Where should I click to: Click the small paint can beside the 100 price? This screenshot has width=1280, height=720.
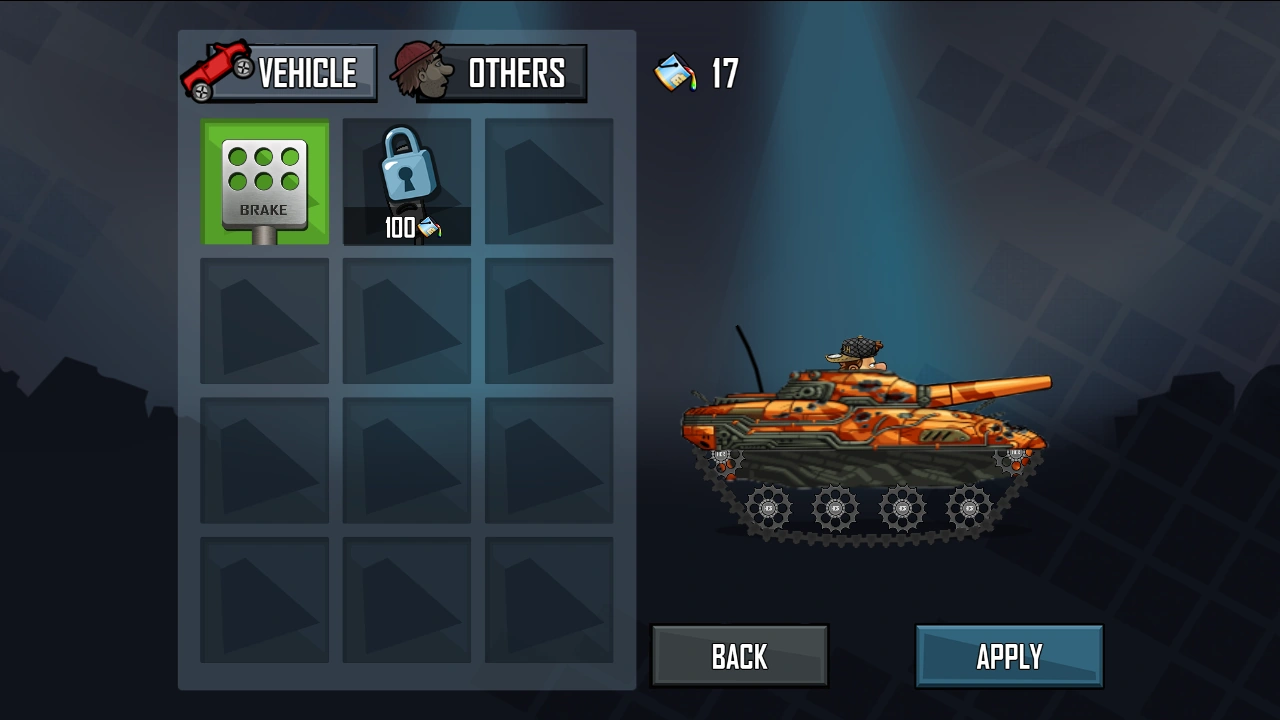click(x=429, y=227)
